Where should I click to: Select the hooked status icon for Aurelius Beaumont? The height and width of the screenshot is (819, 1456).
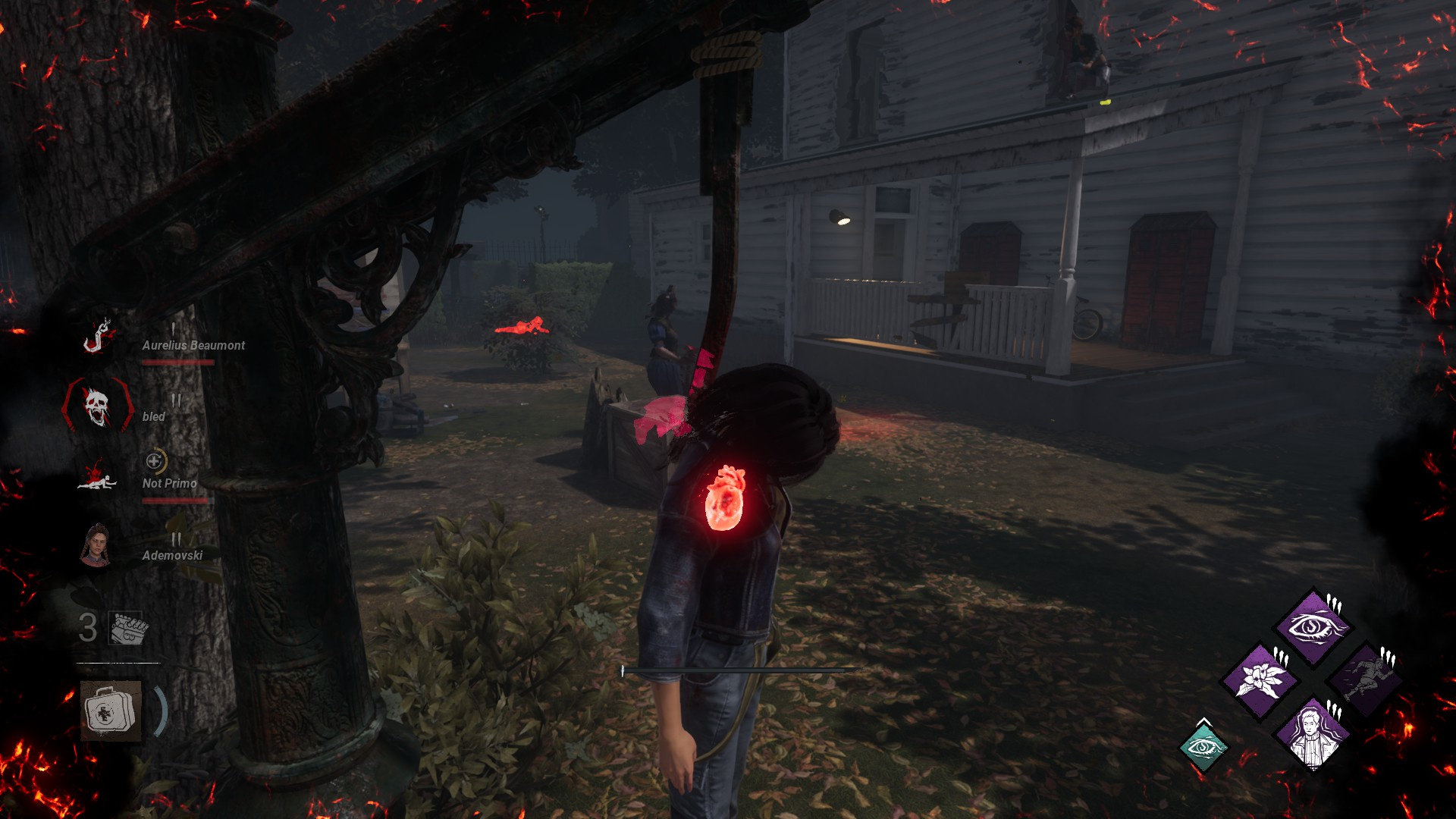98,336
